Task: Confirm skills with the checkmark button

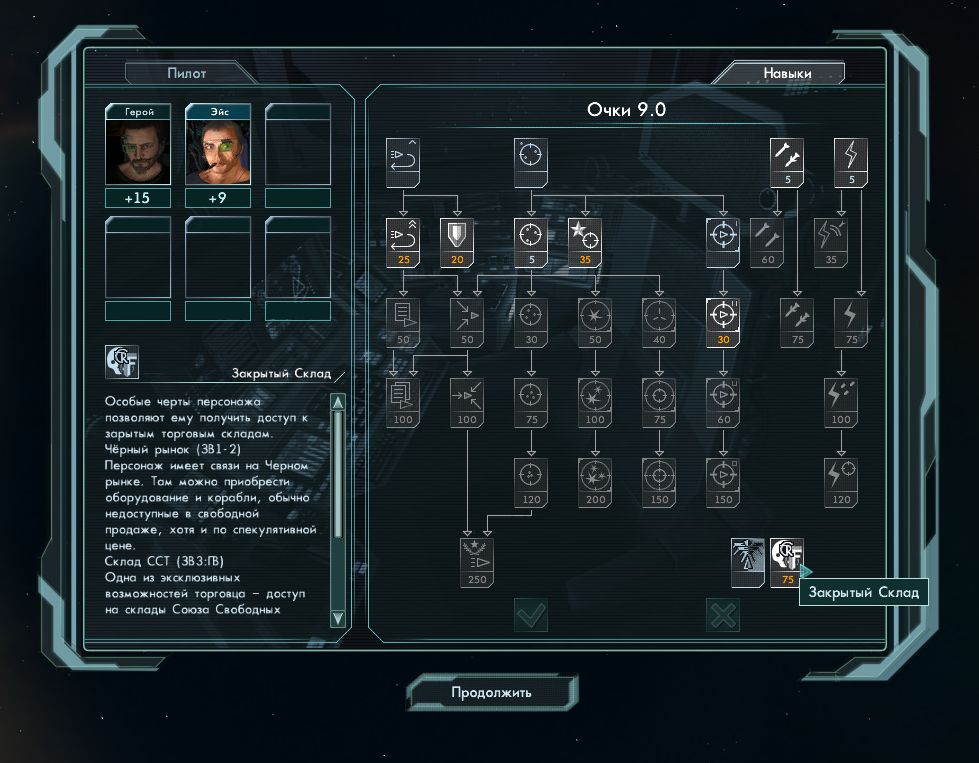Action: point(530,615)
